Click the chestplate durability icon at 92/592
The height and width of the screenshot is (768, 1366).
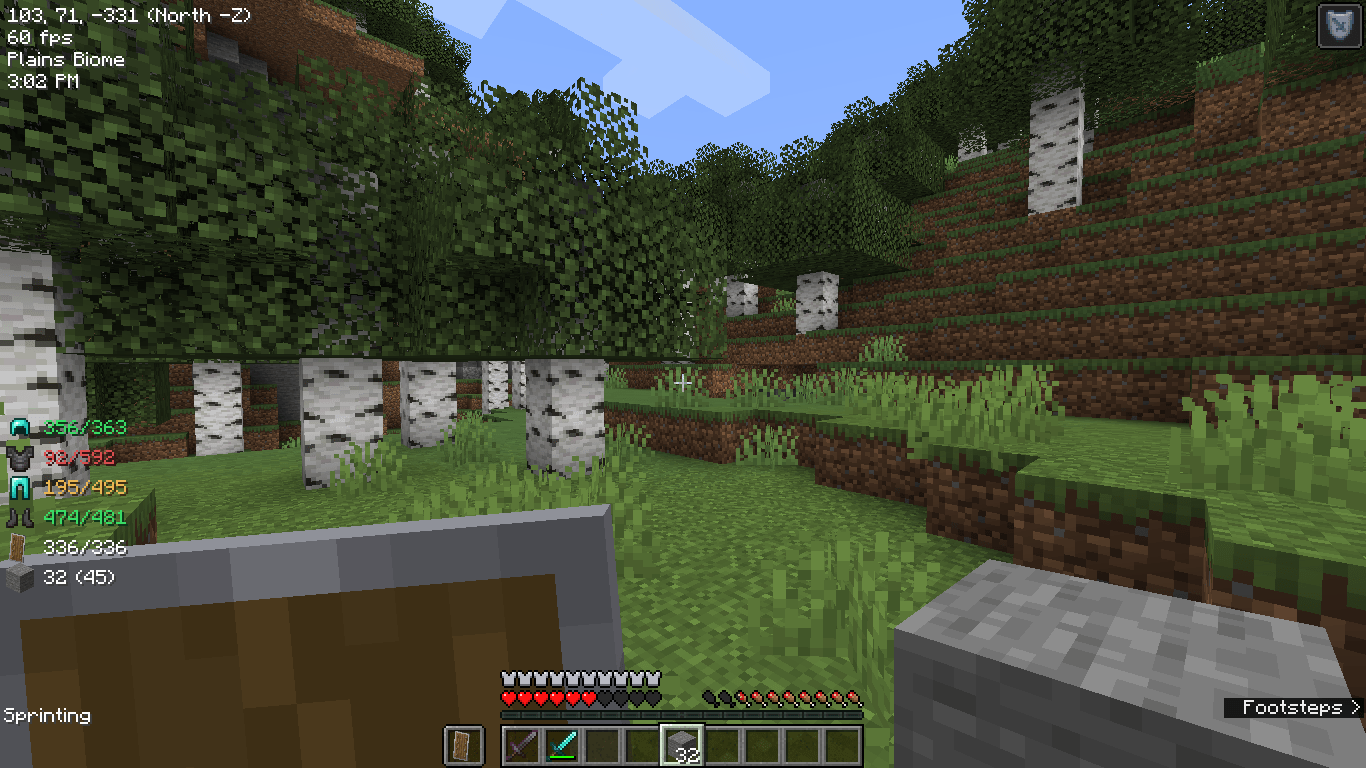pyautogui.click(x=17, y=457)
